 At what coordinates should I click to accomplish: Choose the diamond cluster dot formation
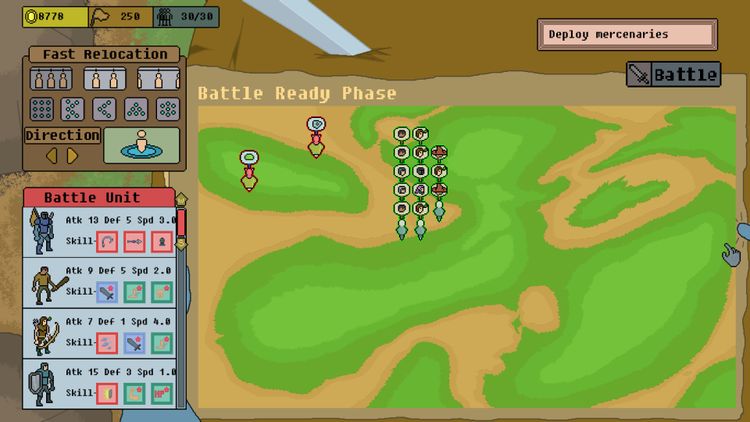[x=168, y=109]
